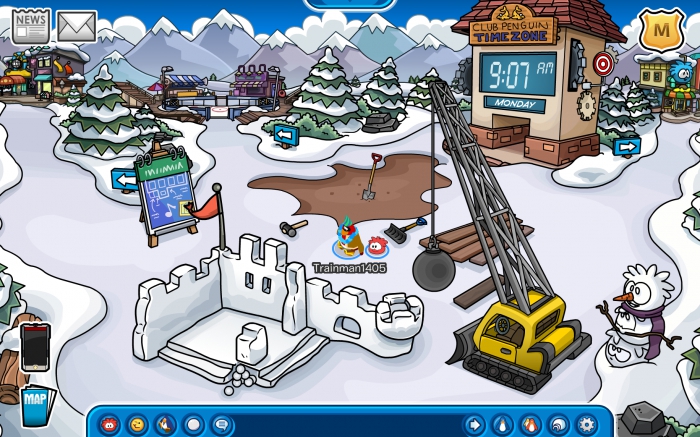Open the Club Penguin newspaper
This screenshot has height=437, width=700.
30,24
